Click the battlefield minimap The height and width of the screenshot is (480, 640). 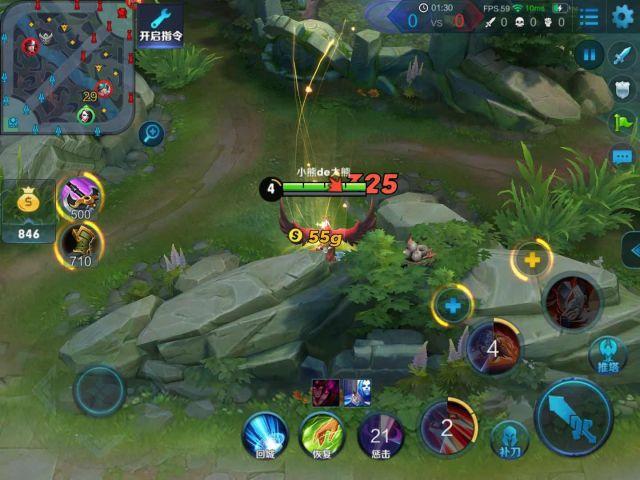point(66,66)
